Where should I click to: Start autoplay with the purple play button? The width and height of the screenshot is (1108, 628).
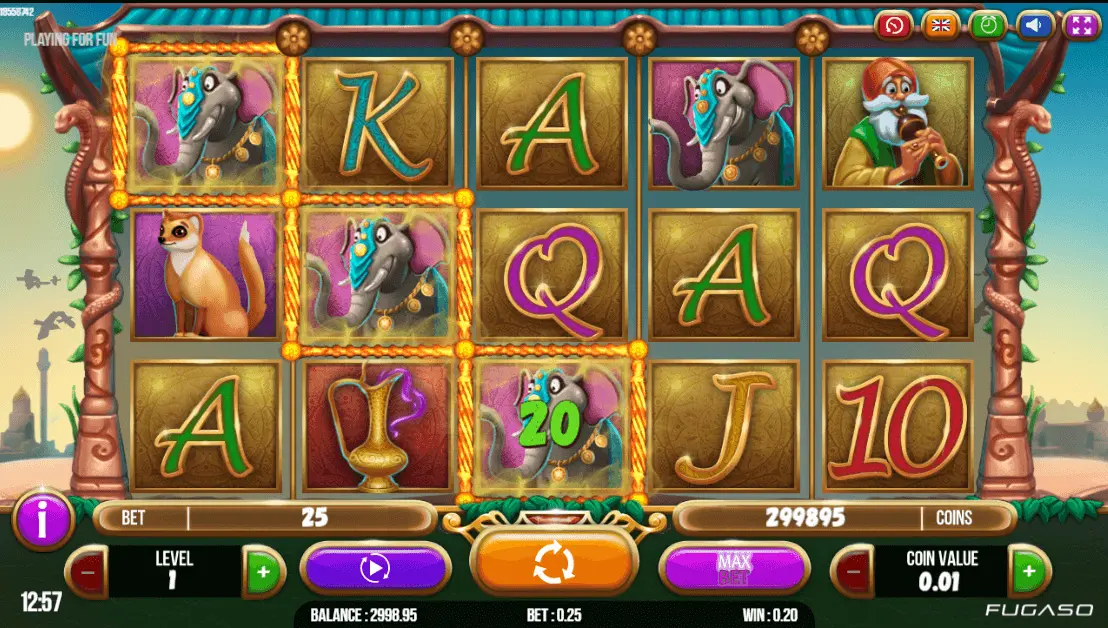click(x=375, y=569)
